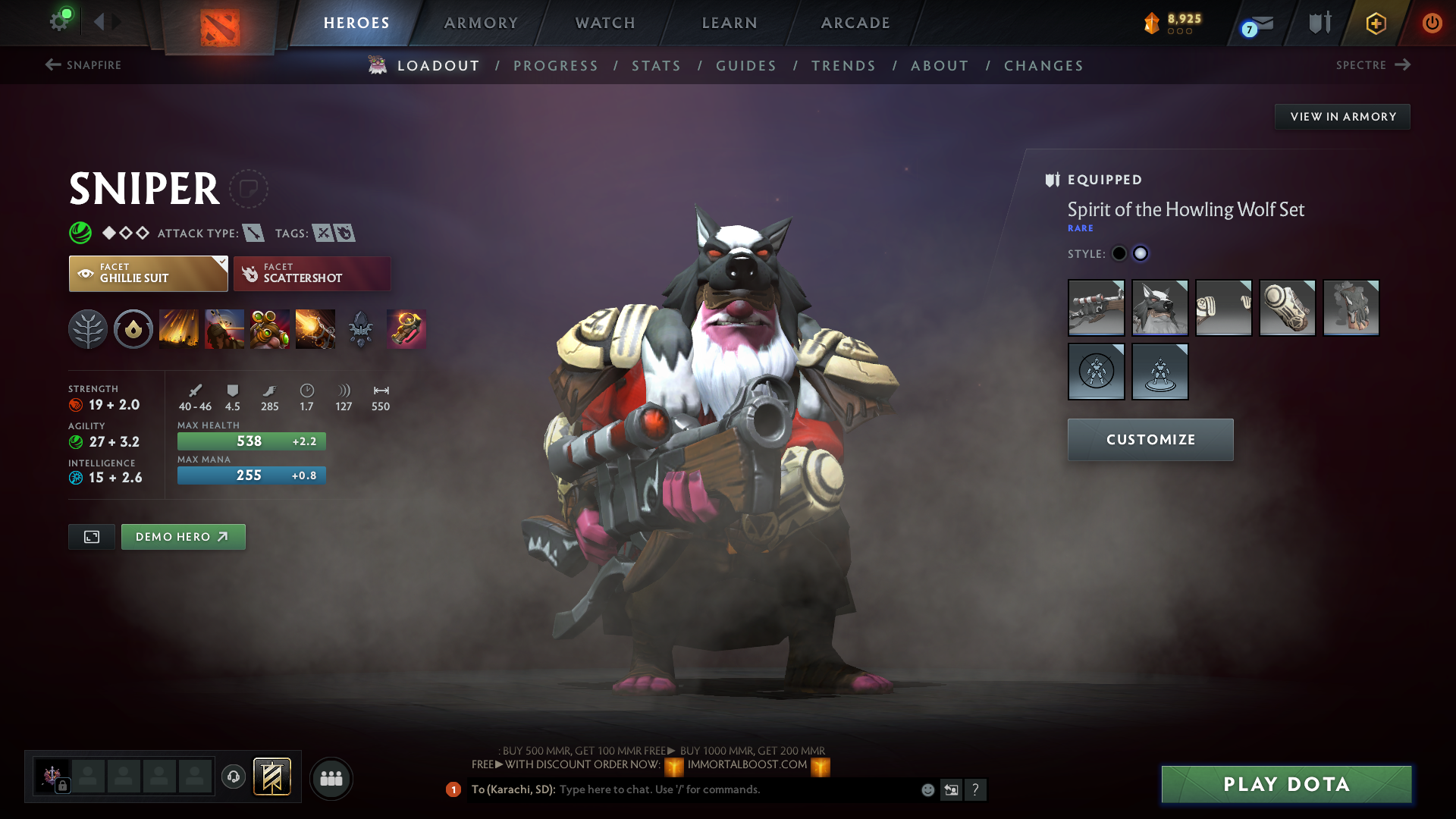
Task: Go to next hero Spectre
Action: click(x=1373, y=65)
